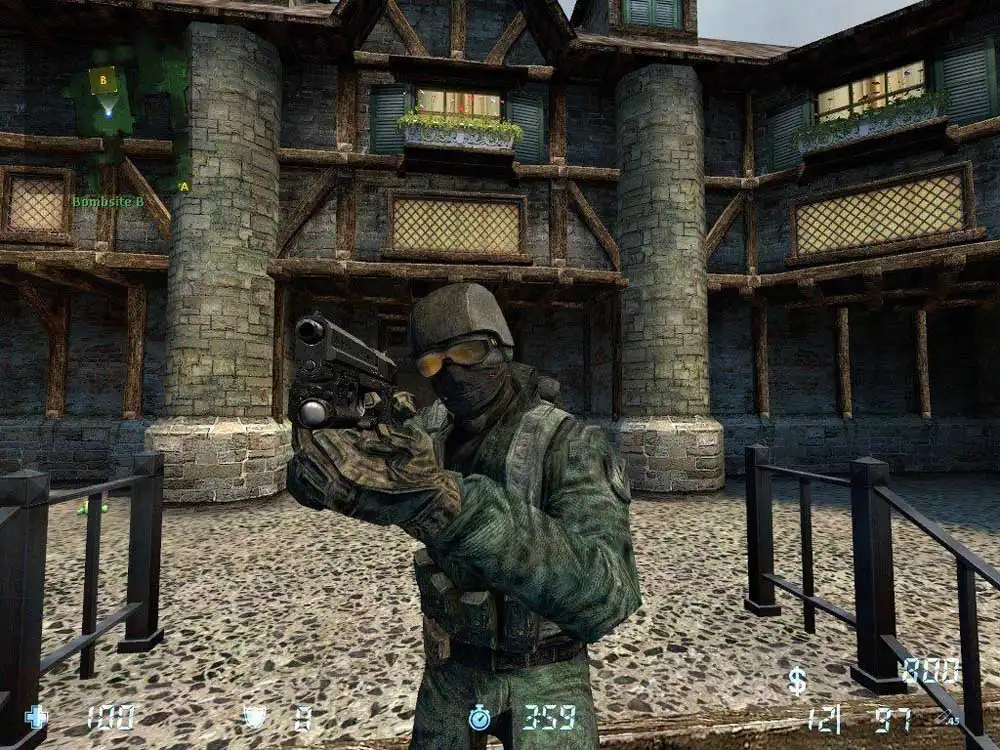1000x750 pixels.
Task: Click the dollar sign money icon
Action: coord(797,680)
